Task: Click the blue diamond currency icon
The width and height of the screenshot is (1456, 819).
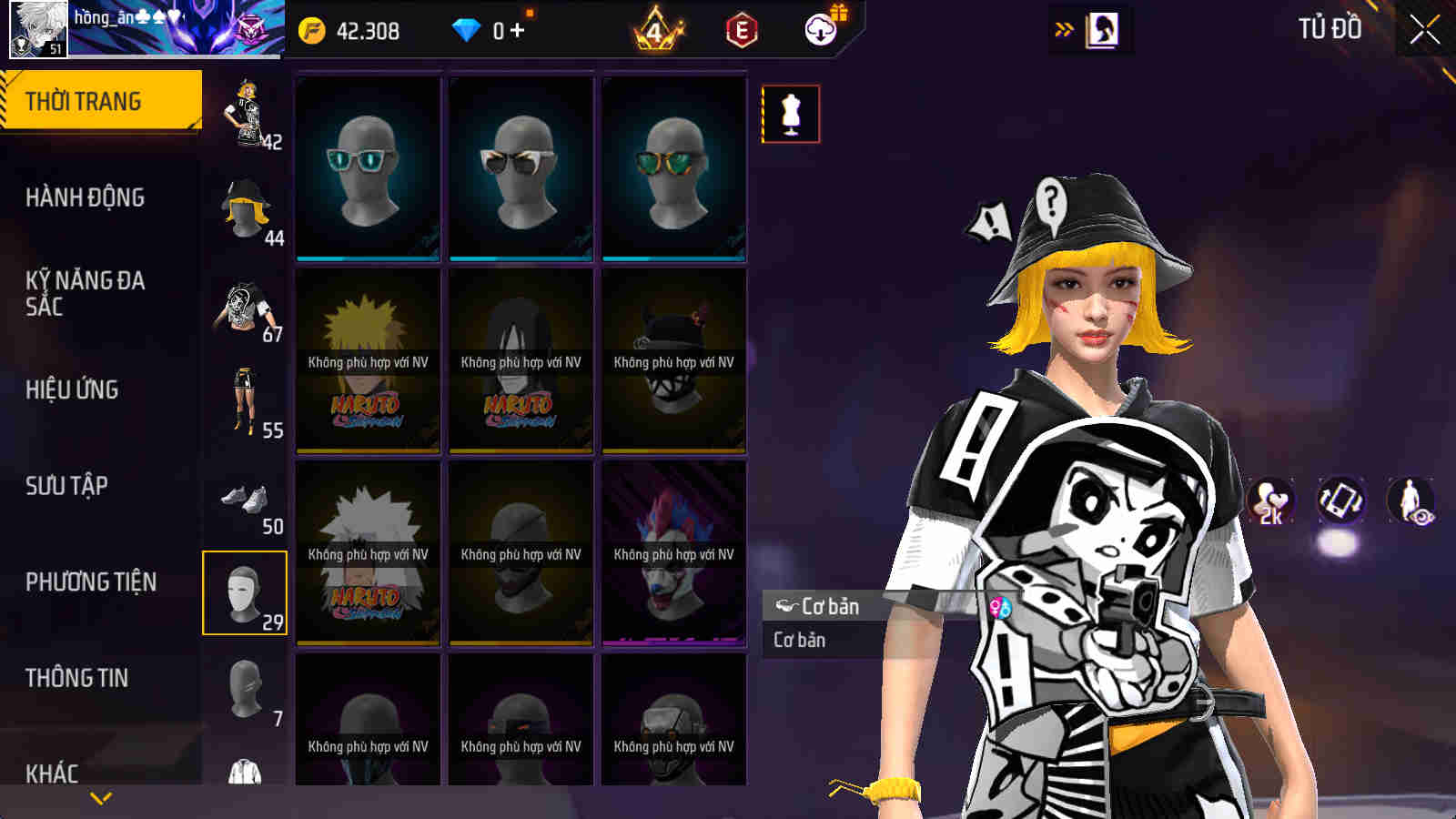Action: tap(467, 28)
